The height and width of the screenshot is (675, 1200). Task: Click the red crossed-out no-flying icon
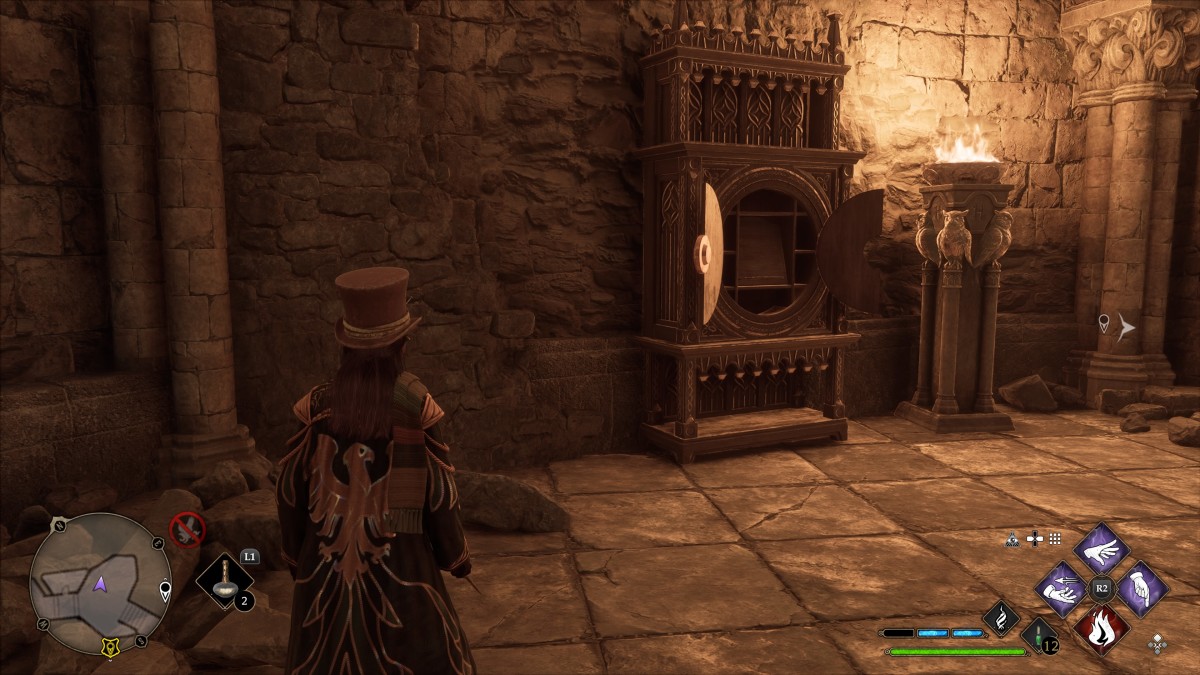(186, 527)
